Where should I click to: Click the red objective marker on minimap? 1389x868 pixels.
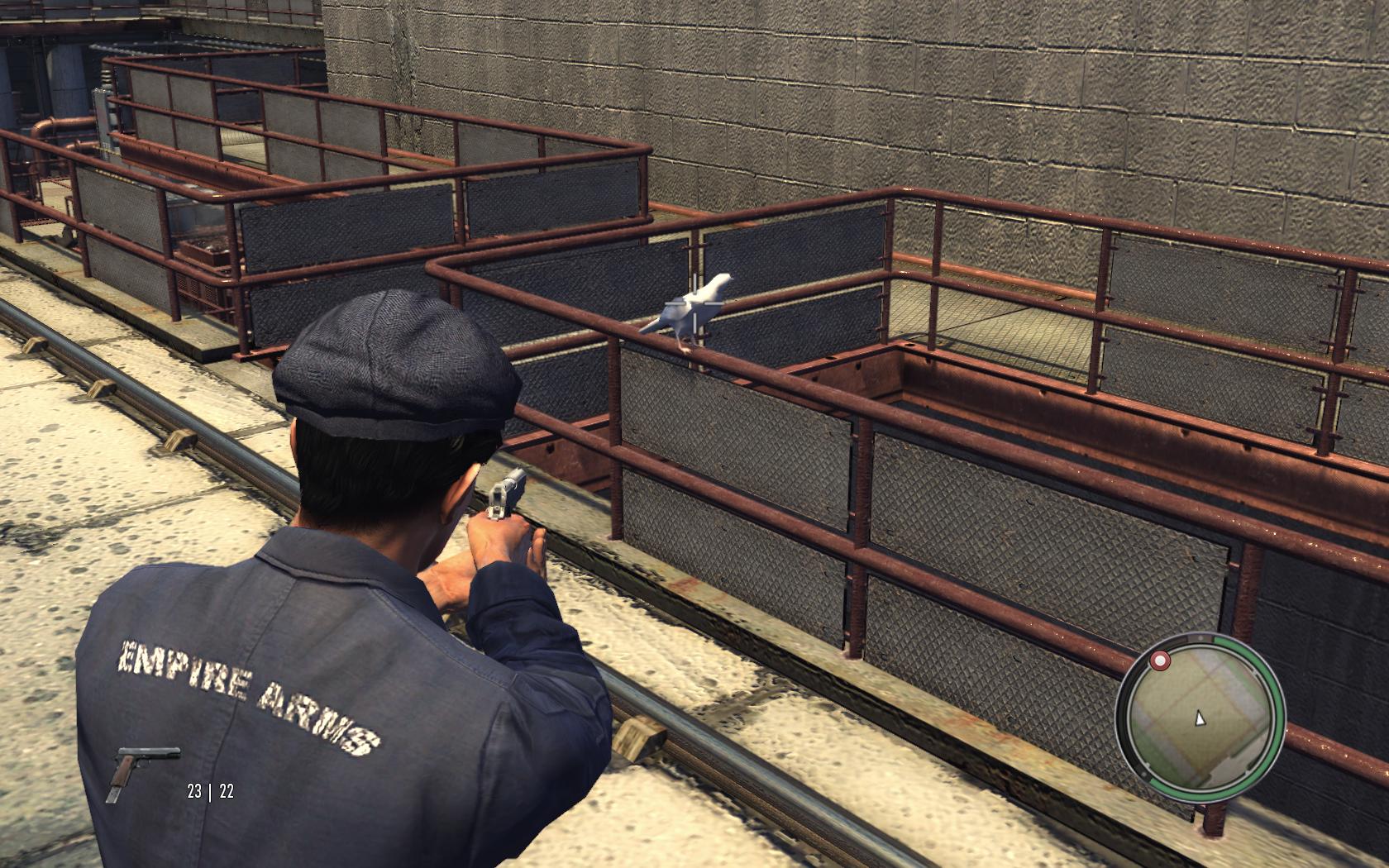pos(1160,661)
